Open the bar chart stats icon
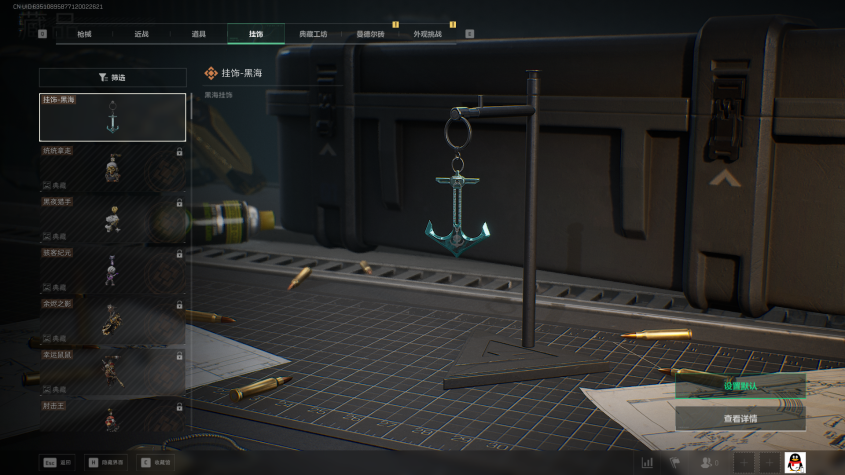Viewport: 845px width, 475px height. point(647,462)
